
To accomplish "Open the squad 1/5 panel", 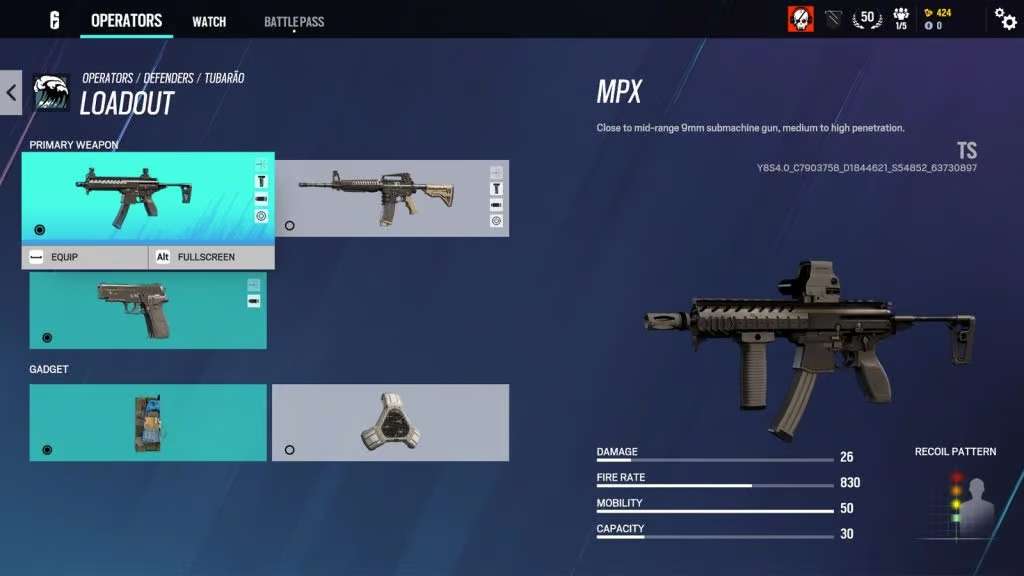I will (x=900, y=19).
